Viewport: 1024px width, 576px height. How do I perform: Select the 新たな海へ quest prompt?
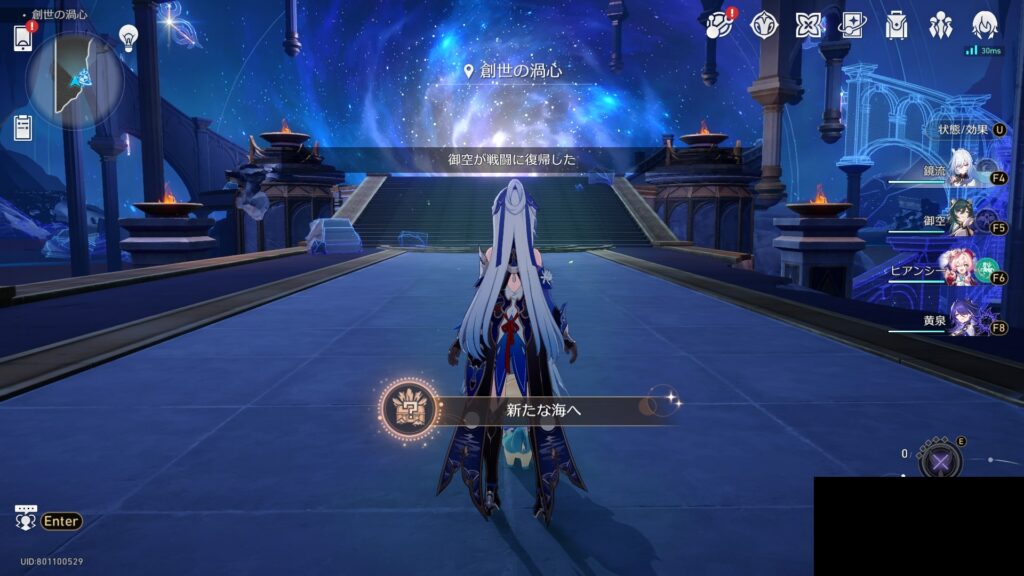coord(528,409)
